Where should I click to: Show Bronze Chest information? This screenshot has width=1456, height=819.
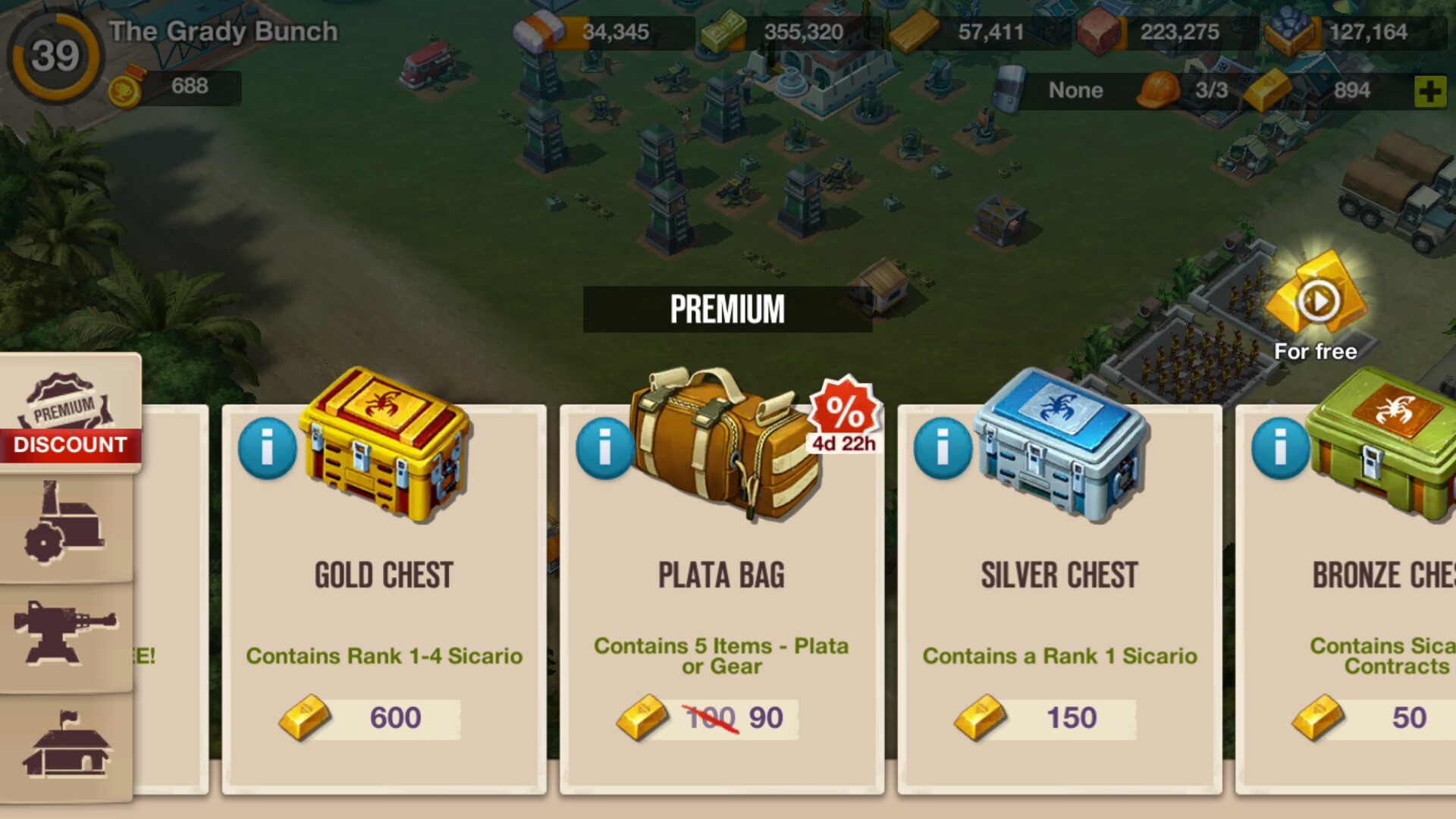1280,449
